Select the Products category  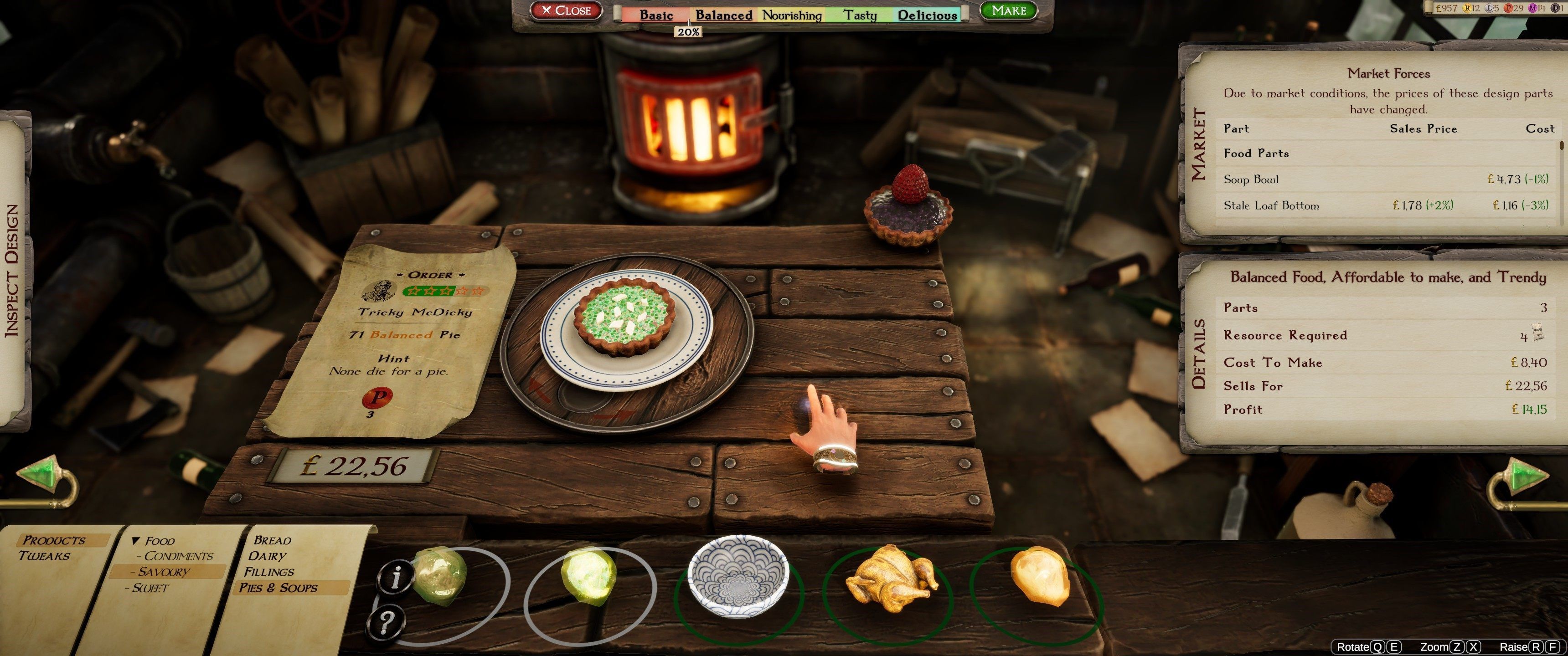54,540
